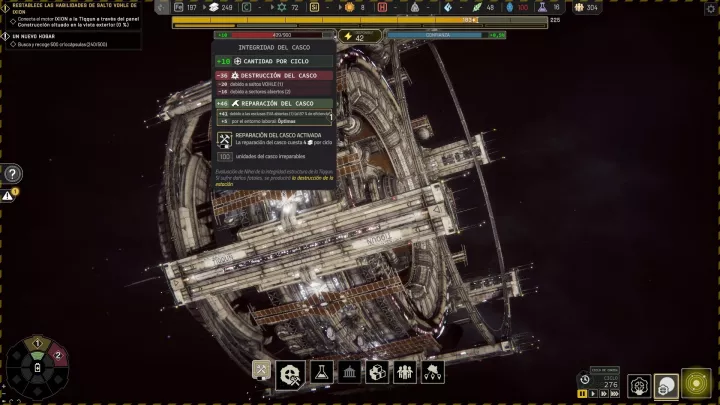Switch to the station exterior view
This screenshot has width=720, height=405.
pyautogui.click(x=665, y=385)
